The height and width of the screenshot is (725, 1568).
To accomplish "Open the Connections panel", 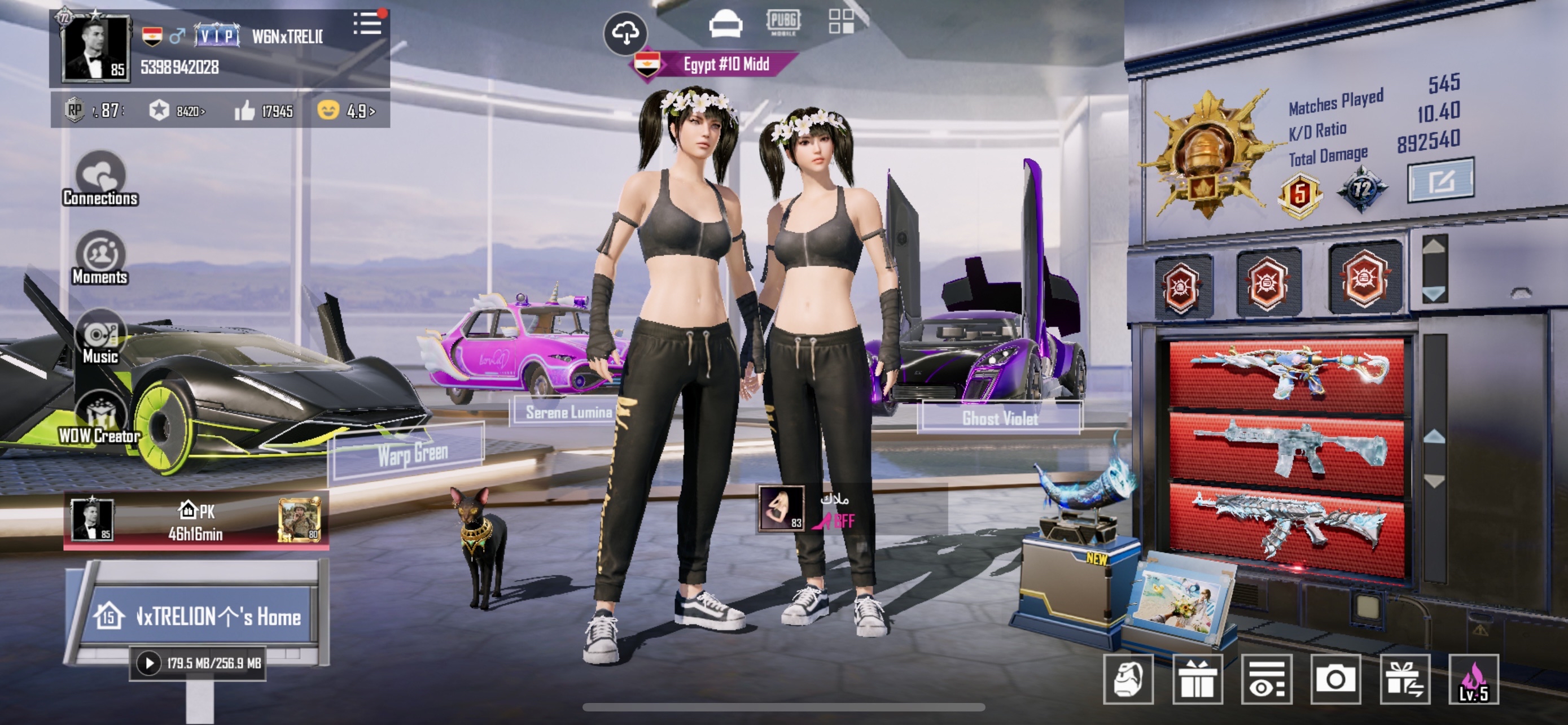I will [x=100, y=180].
